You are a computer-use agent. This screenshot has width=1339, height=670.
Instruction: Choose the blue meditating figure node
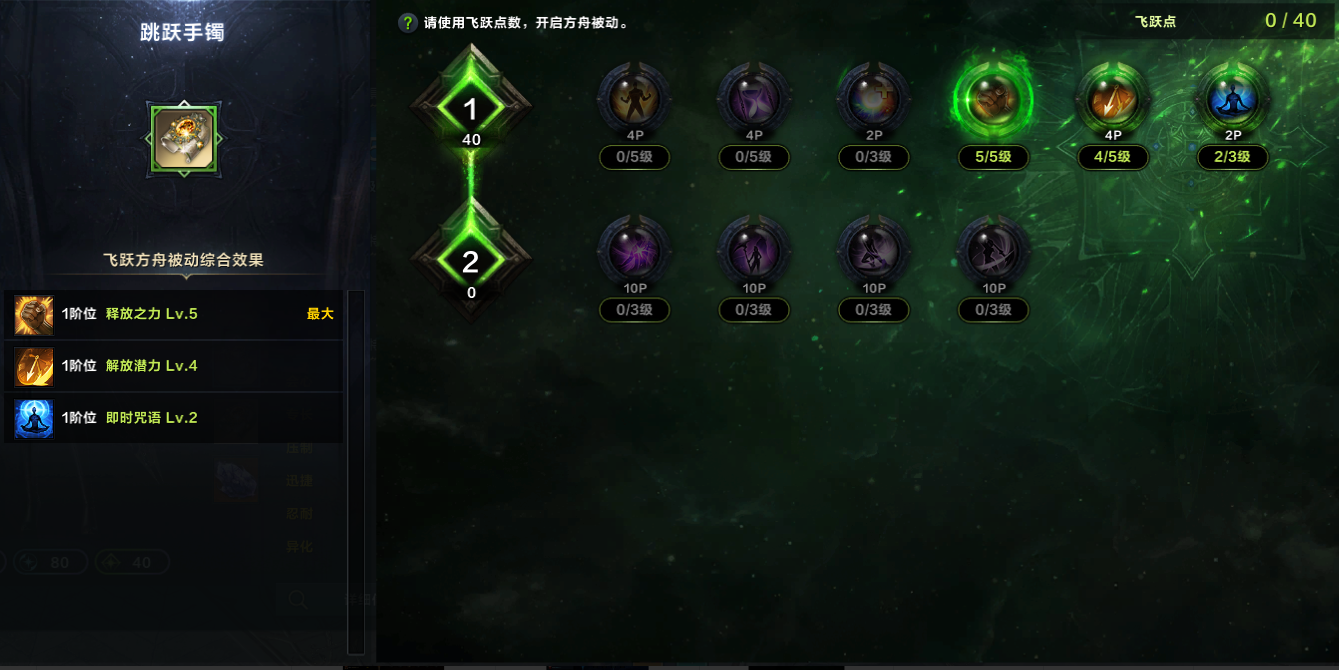coord(1233,99)
